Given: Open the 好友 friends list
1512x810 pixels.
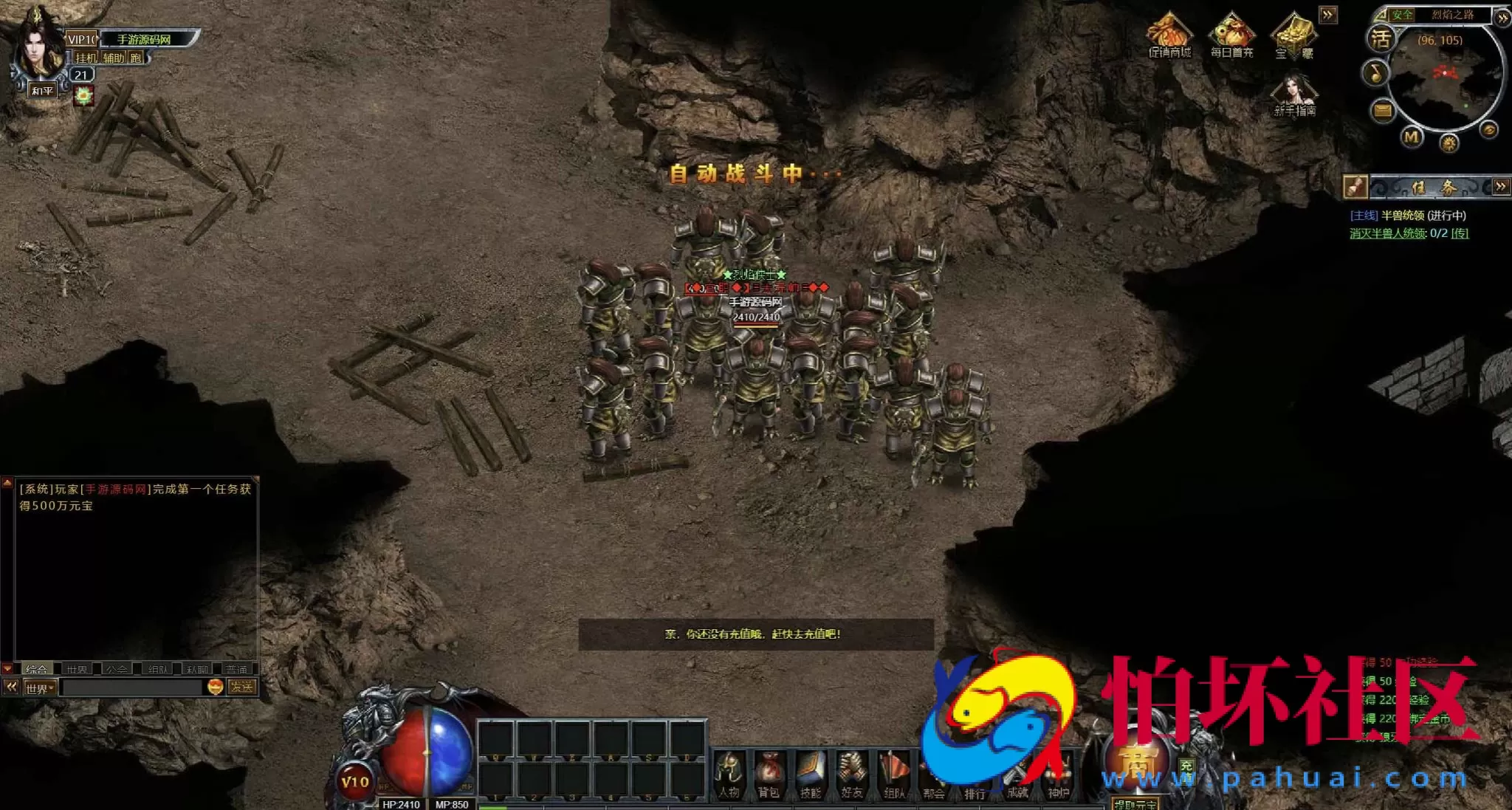Looking at the screenshot, I should point(851,775).
